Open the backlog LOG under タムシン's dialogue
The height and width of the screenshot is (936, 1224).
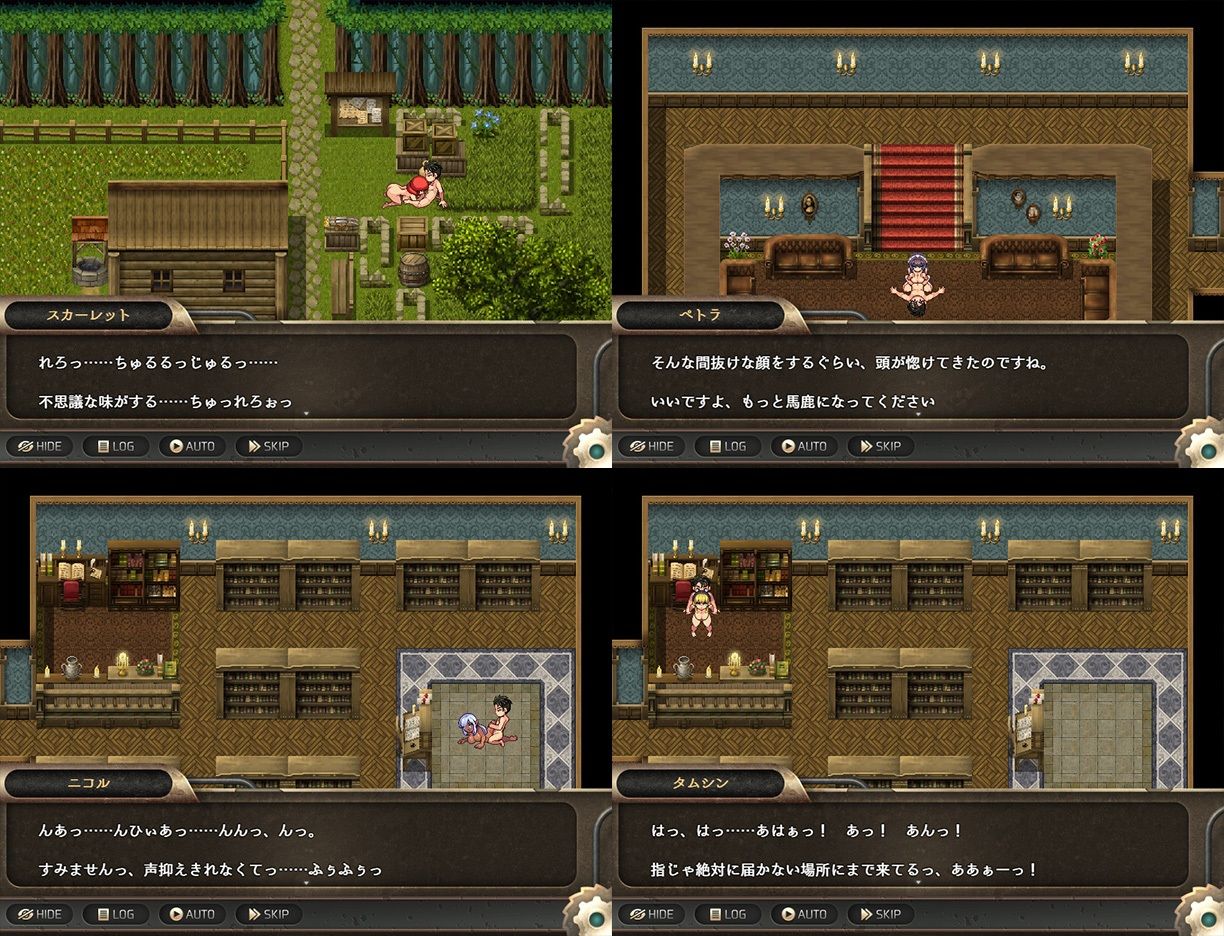point(727,914)
